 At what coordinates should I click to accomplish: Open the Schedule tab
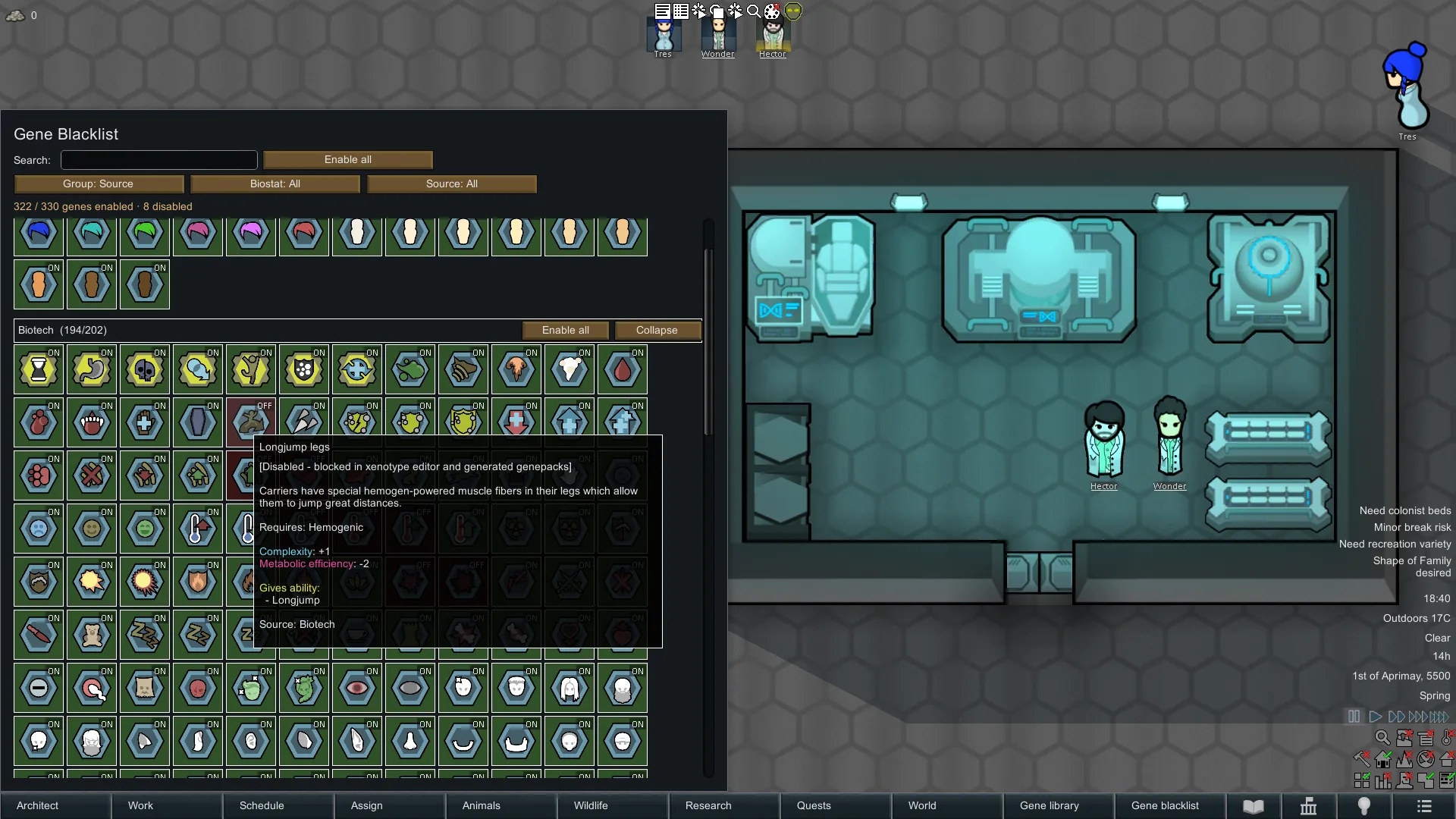pos(278,805)
